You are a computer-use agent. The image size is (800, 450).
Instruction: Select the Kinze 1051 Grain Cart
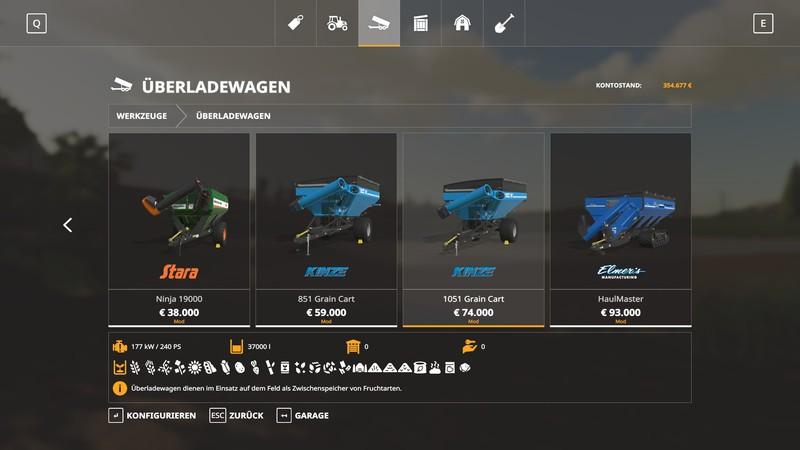pyautogui.click(x=473, y=229)
